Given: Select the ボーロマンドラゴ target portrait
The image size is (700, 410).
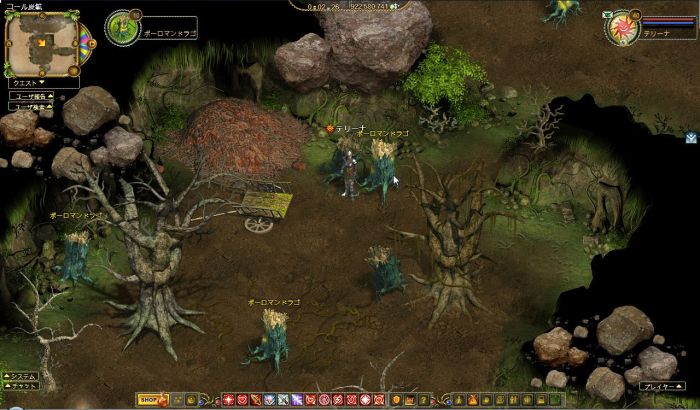Looking at the screenshot, I should 121,26.
